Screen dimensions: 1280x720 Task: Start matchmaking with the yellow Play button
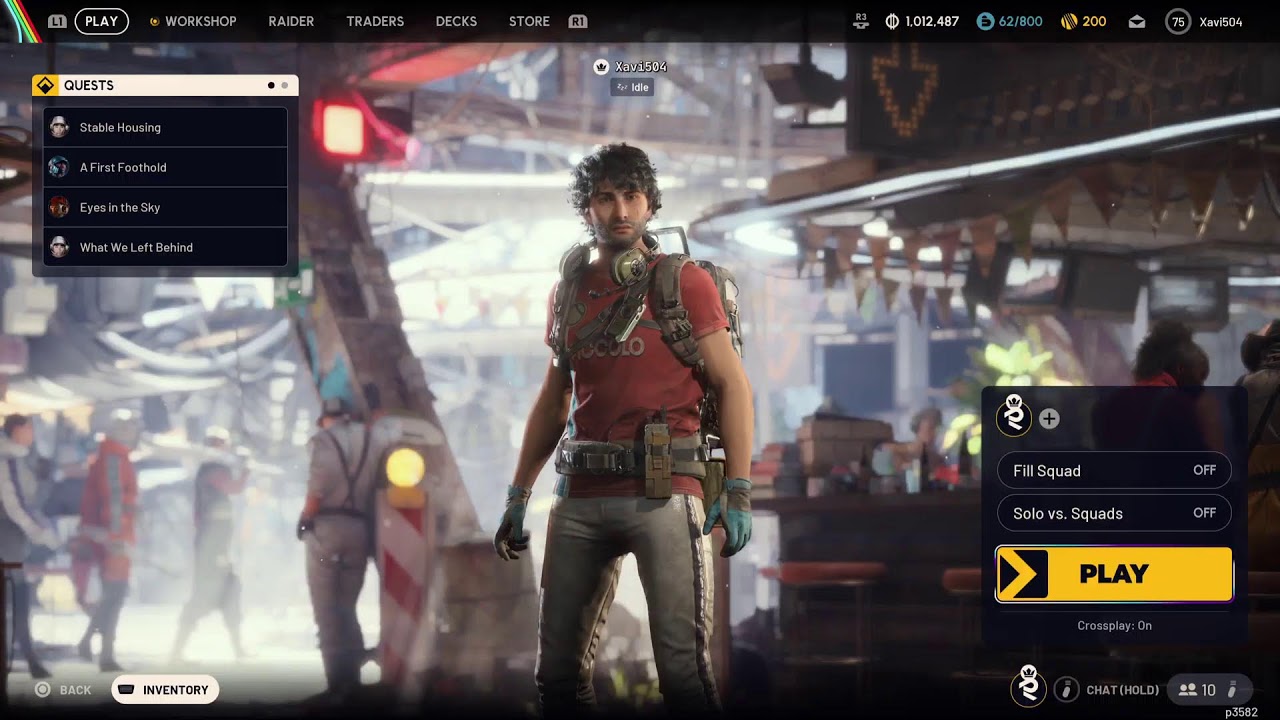1114,574
